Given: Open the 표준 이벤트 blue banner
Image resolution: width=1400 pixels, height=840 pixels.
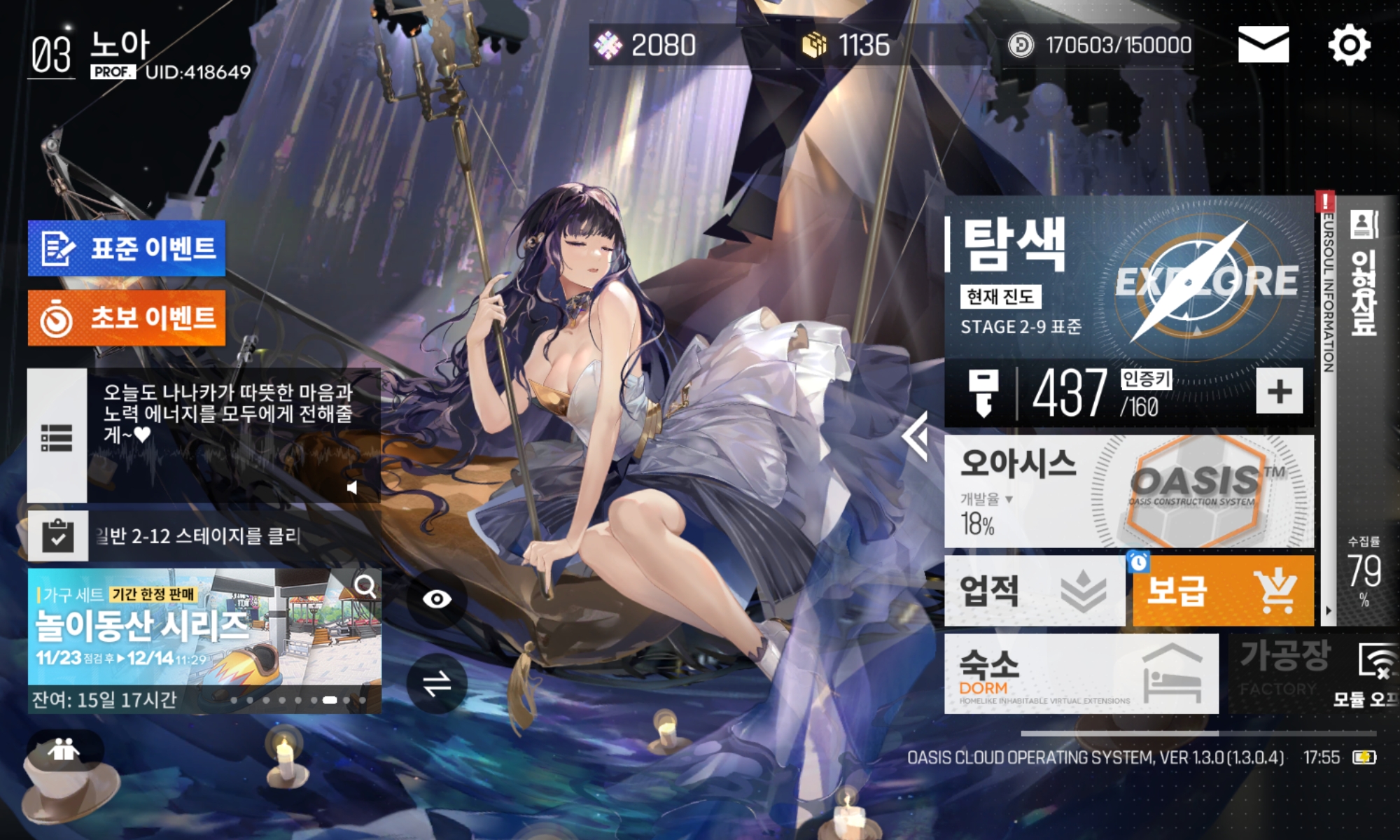Looking at the screenshot, I should (x=127, y=248).
